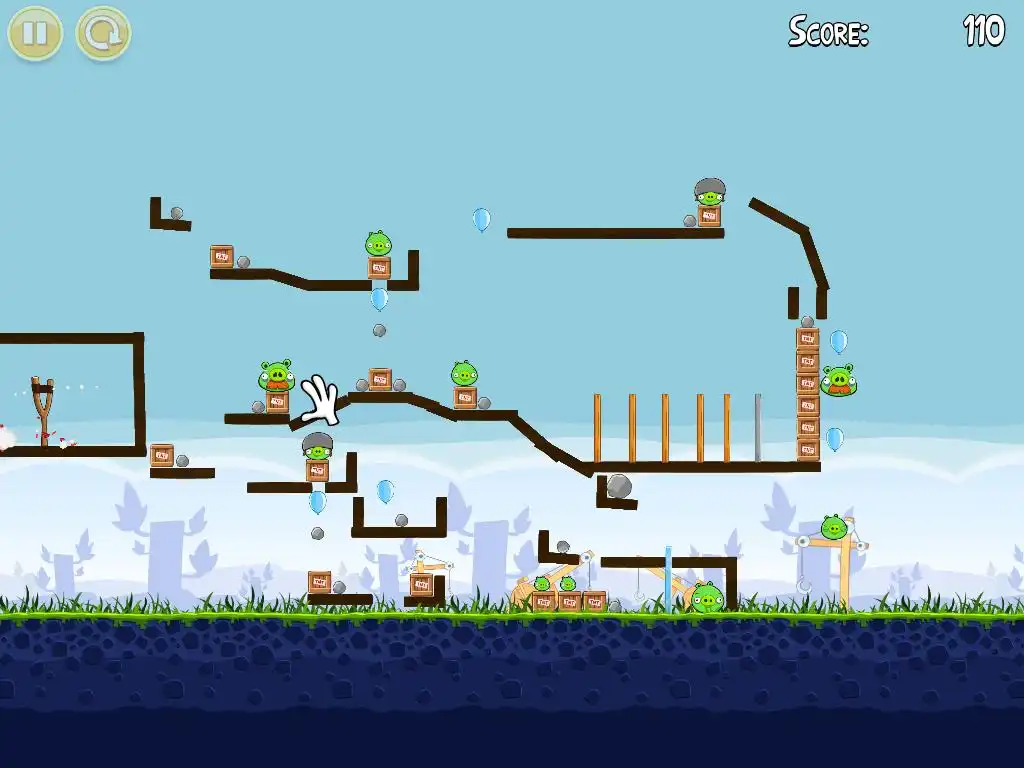
Task: Pause the game
Action: tap(35, 33)
